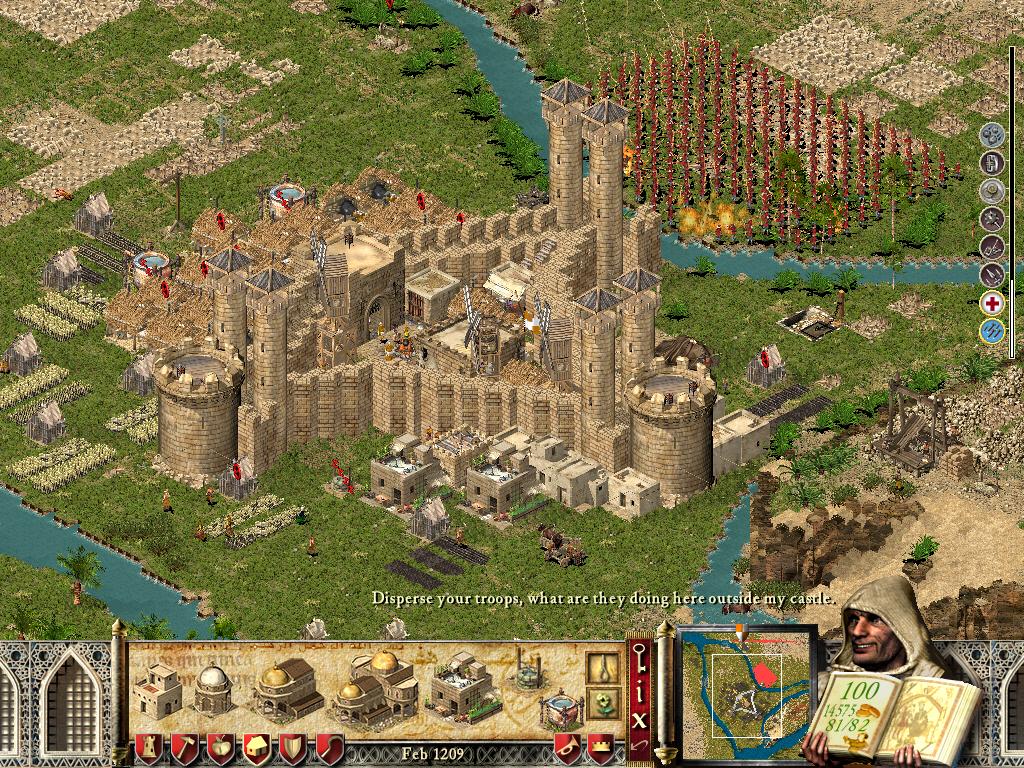
Task: Trigger the blue arrow volley power
Action: click(x=991, y=332)
